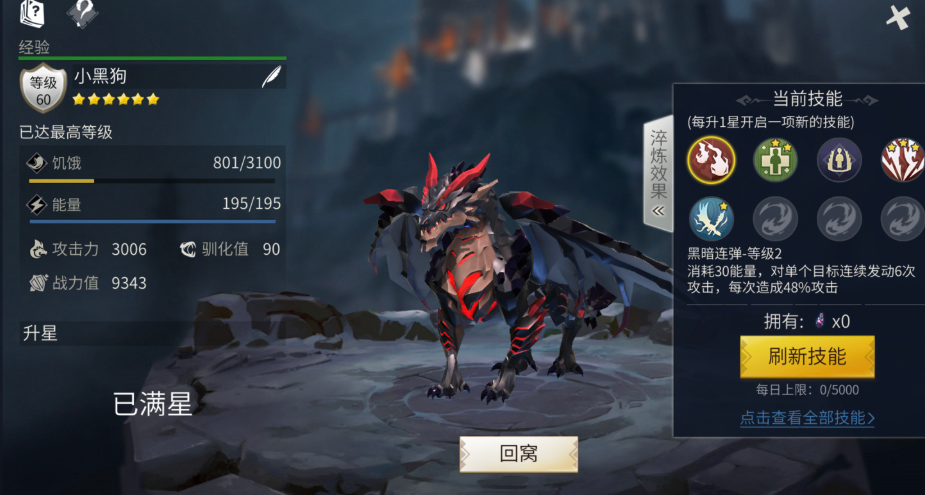Close the dragon details screen
925x495 pixels.
(898, 17)
